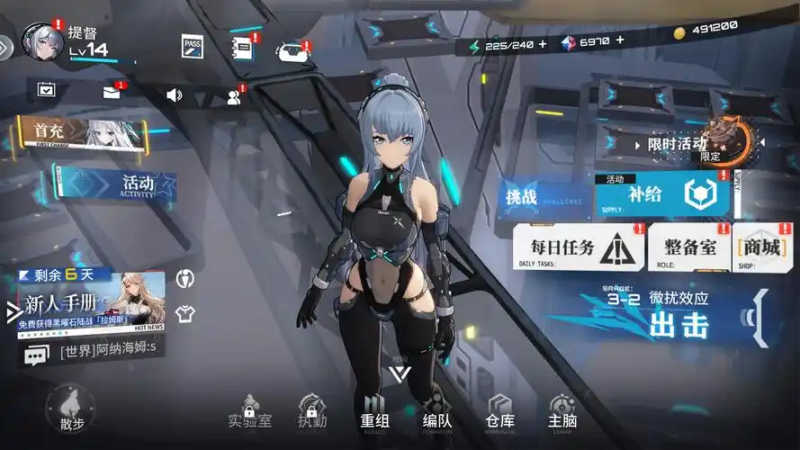800x450 pixels.
Task: Open the friends list icon
Action: 234,96
